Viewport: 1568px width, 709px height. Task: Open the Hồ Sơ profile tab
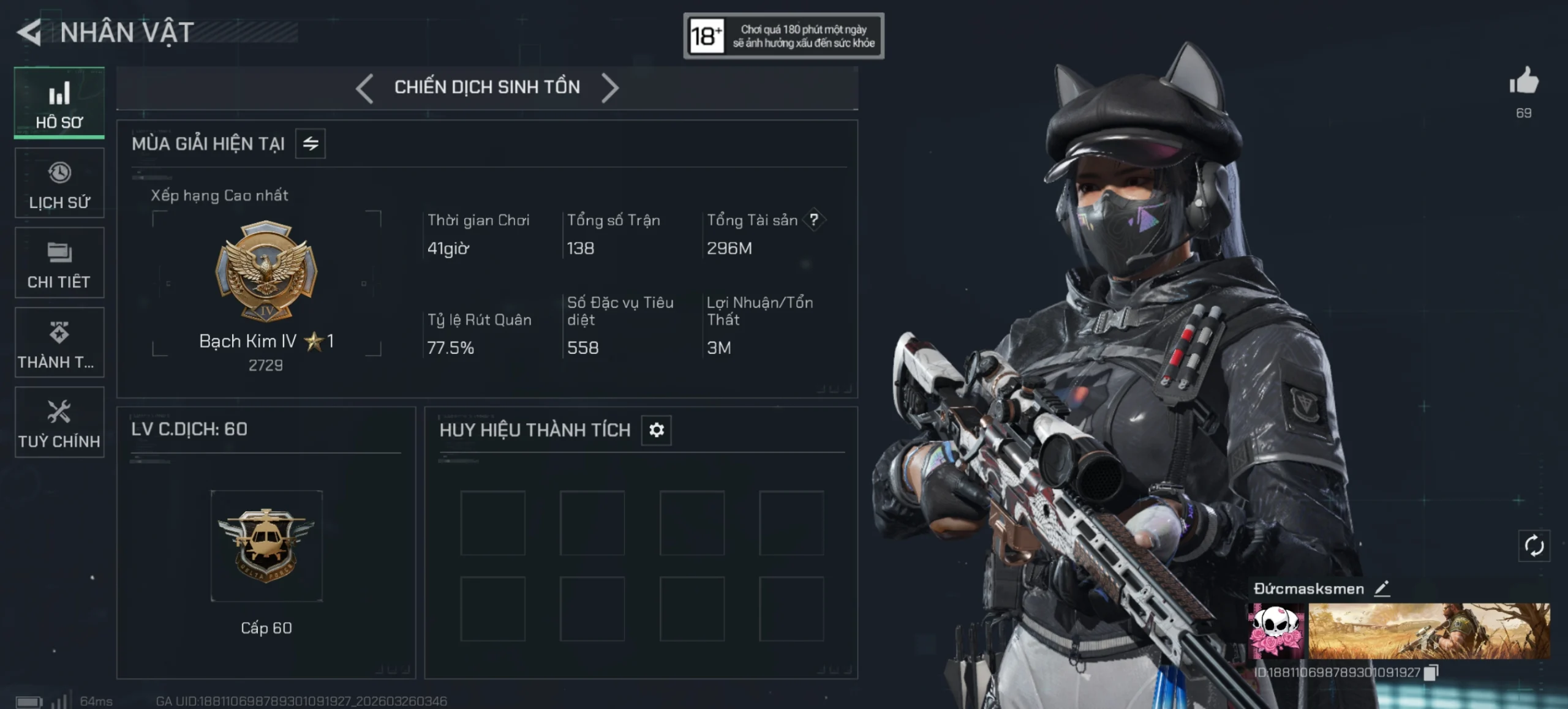(x=59, y=103)
